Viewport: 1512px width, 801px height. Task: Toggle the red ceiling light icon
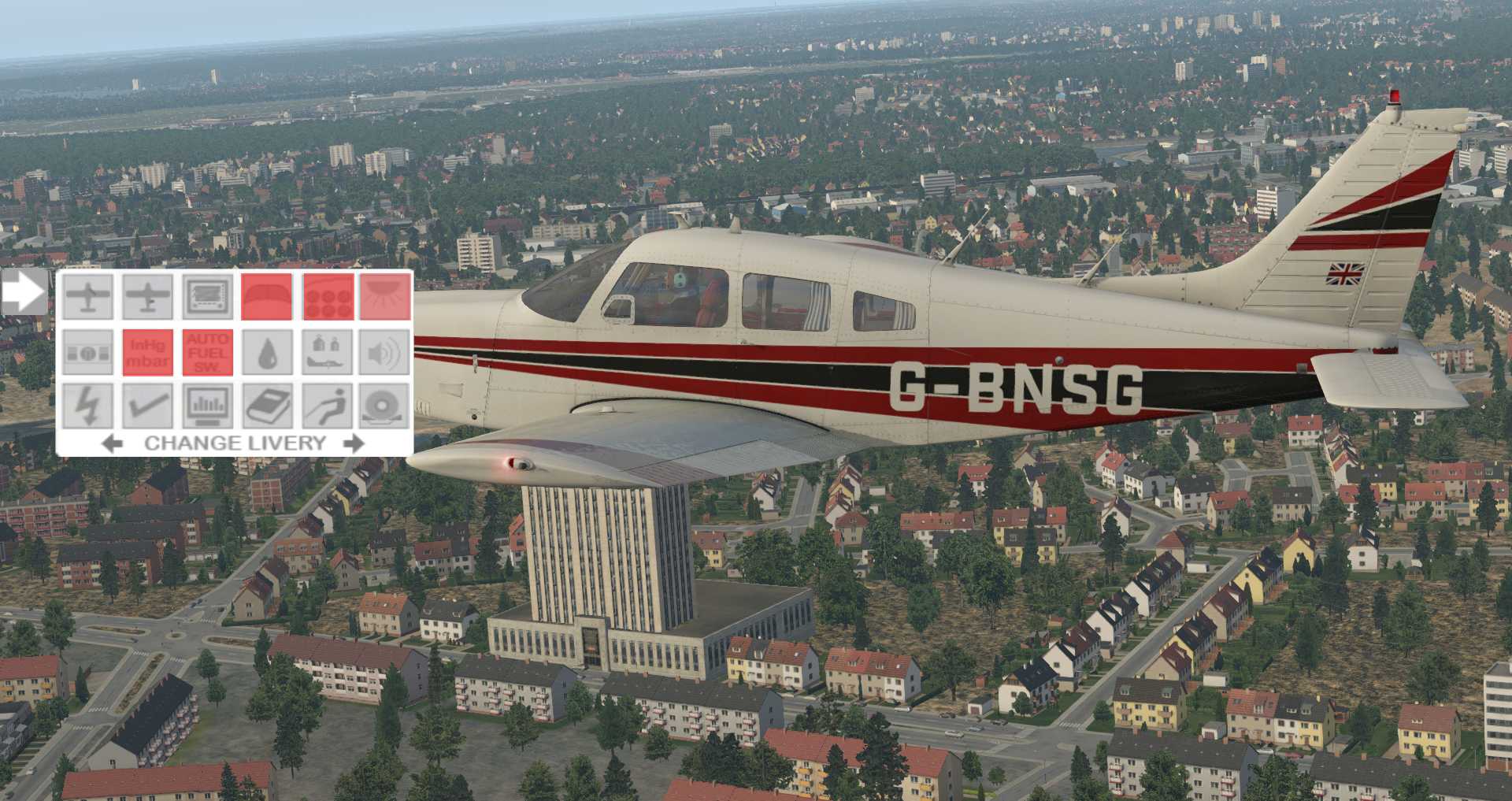[x=385, y=297]
